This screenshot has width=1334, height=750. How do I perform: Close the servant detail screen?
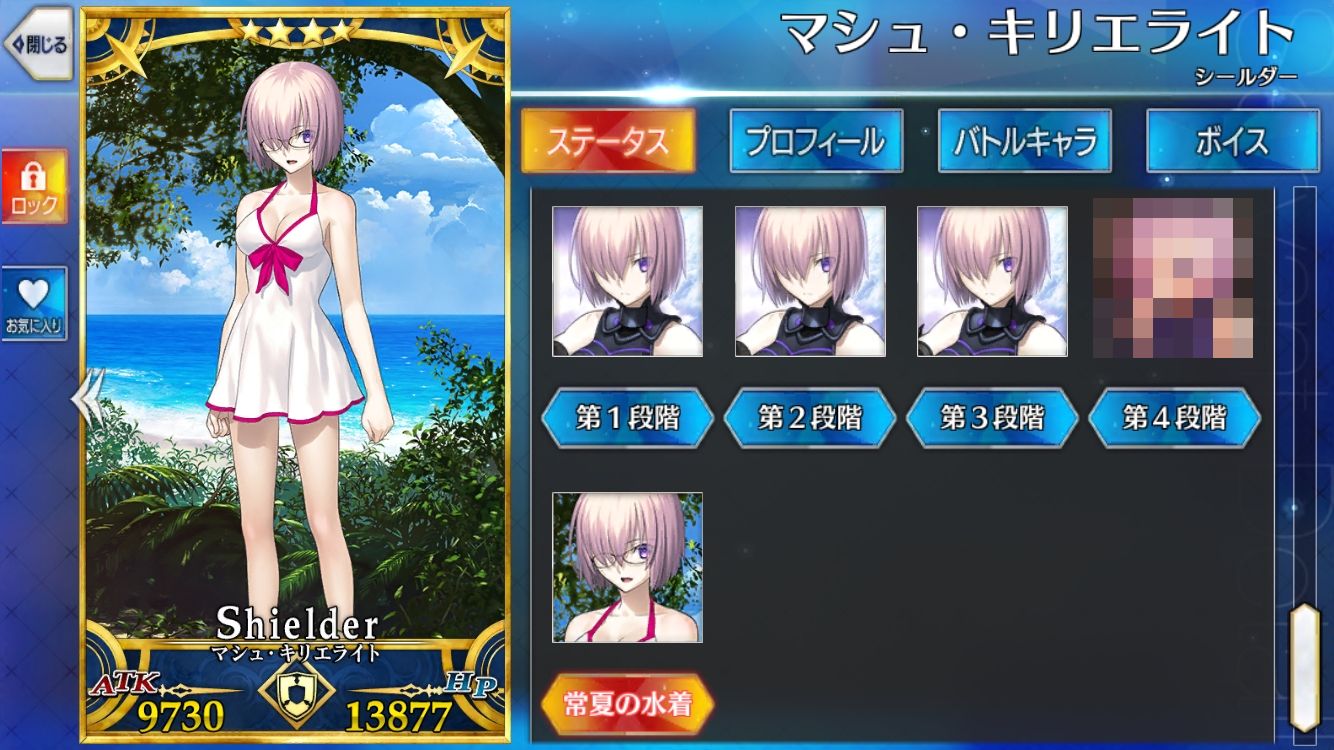(38, 44)
